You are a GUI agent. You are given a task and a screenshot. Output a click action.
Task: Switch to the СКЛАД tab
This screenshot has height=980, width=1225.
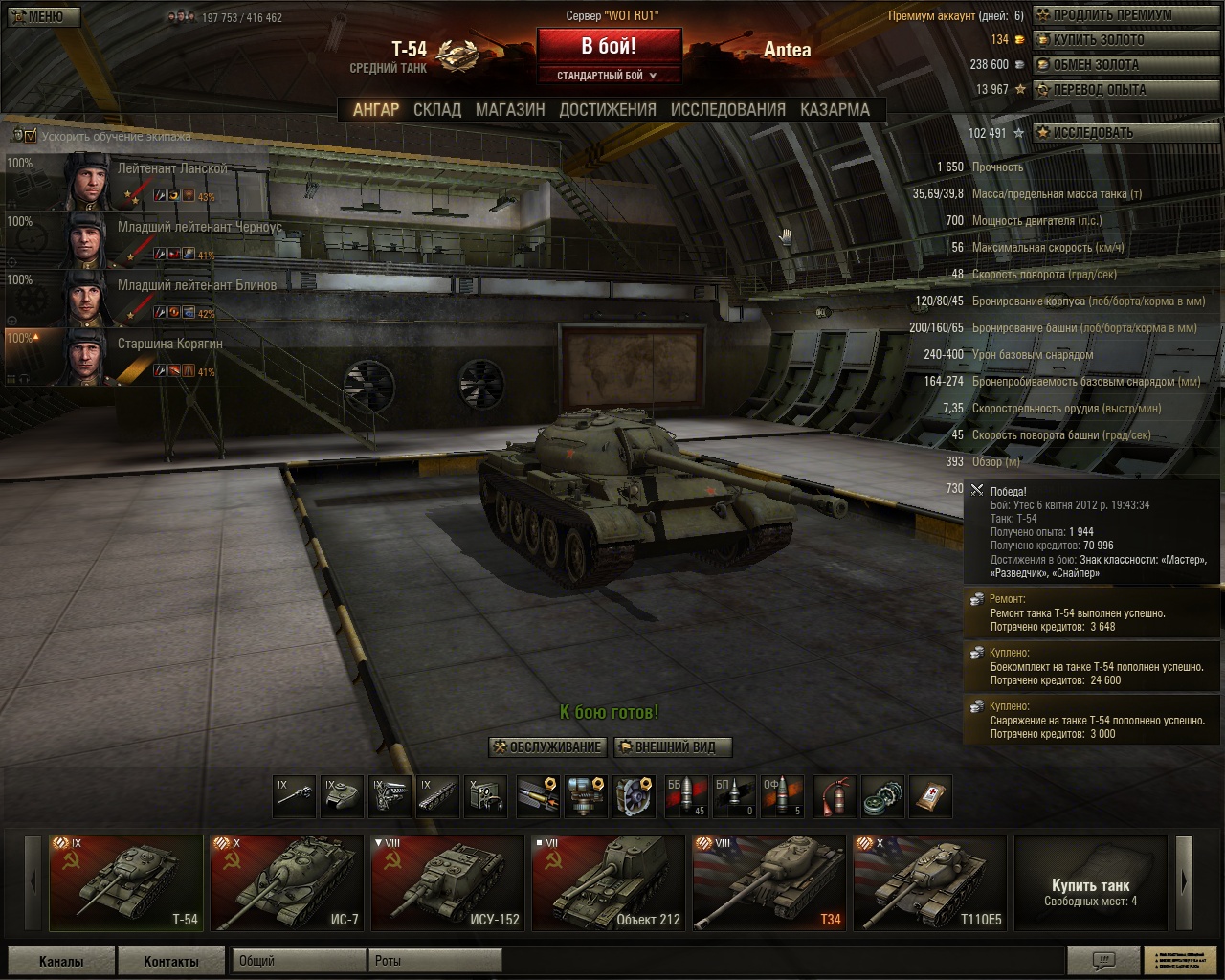click(437, 109)
